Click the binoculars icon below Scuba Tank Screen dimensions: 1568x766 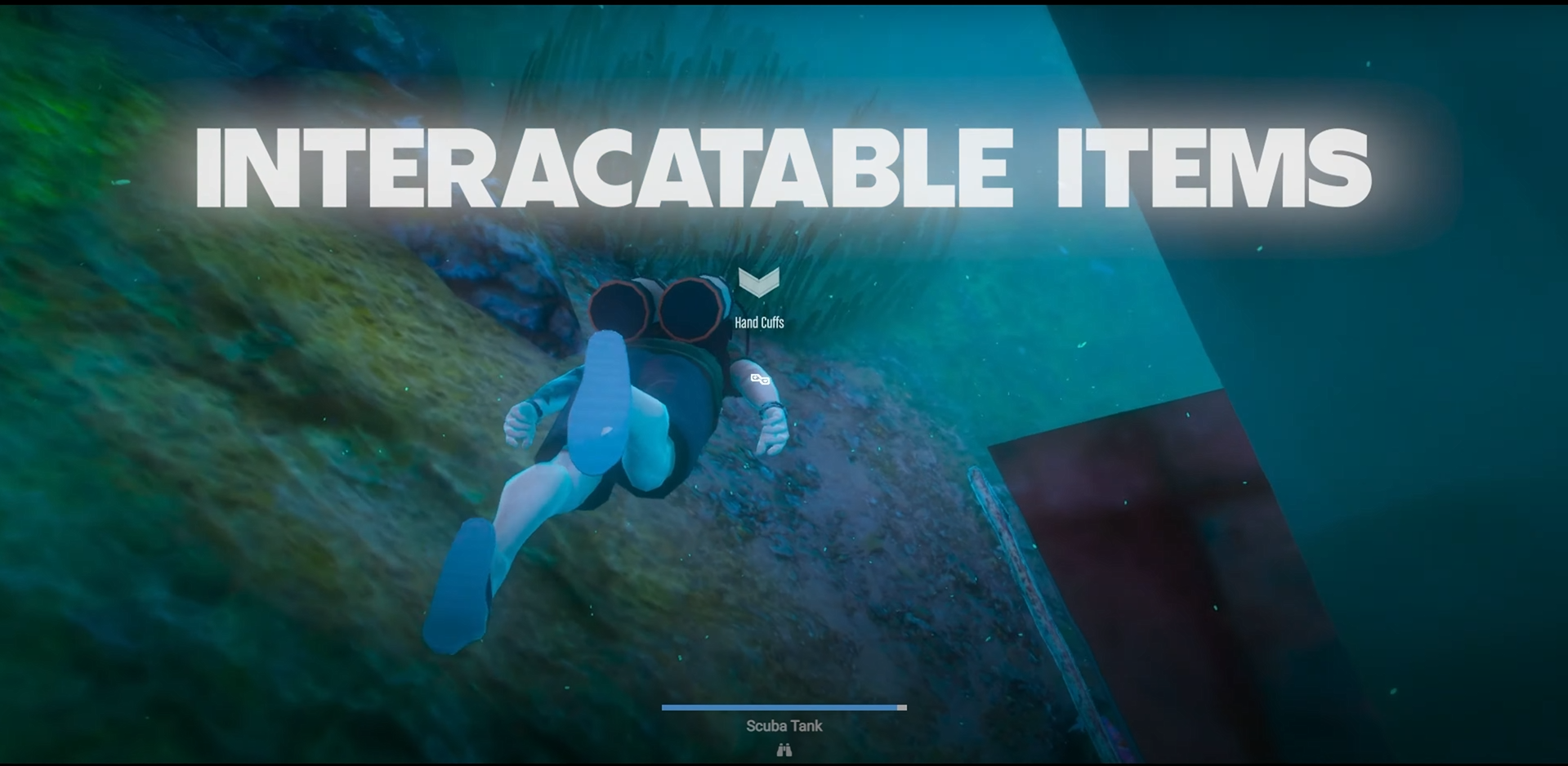(x=783, y=749)
